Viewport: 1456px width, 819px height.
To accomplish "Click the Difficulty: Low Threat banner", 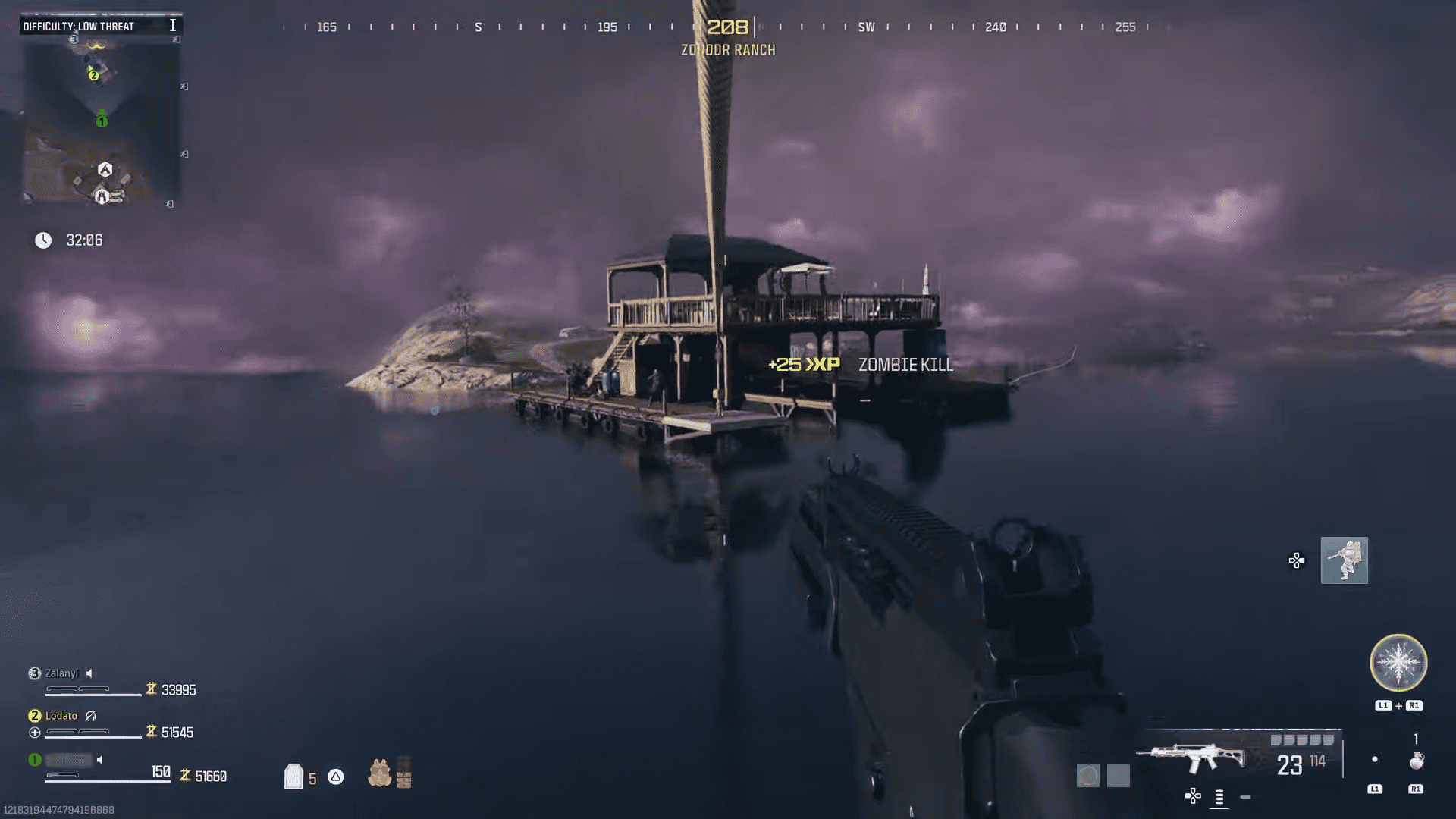I will 79,25.
